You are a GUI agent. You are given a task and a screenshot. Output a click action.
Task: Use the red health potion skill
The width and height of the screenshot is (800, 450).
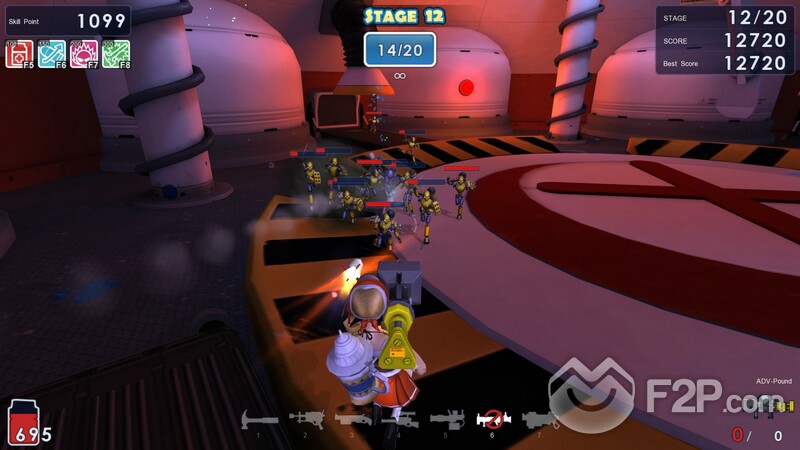click(x=19, y=54)
